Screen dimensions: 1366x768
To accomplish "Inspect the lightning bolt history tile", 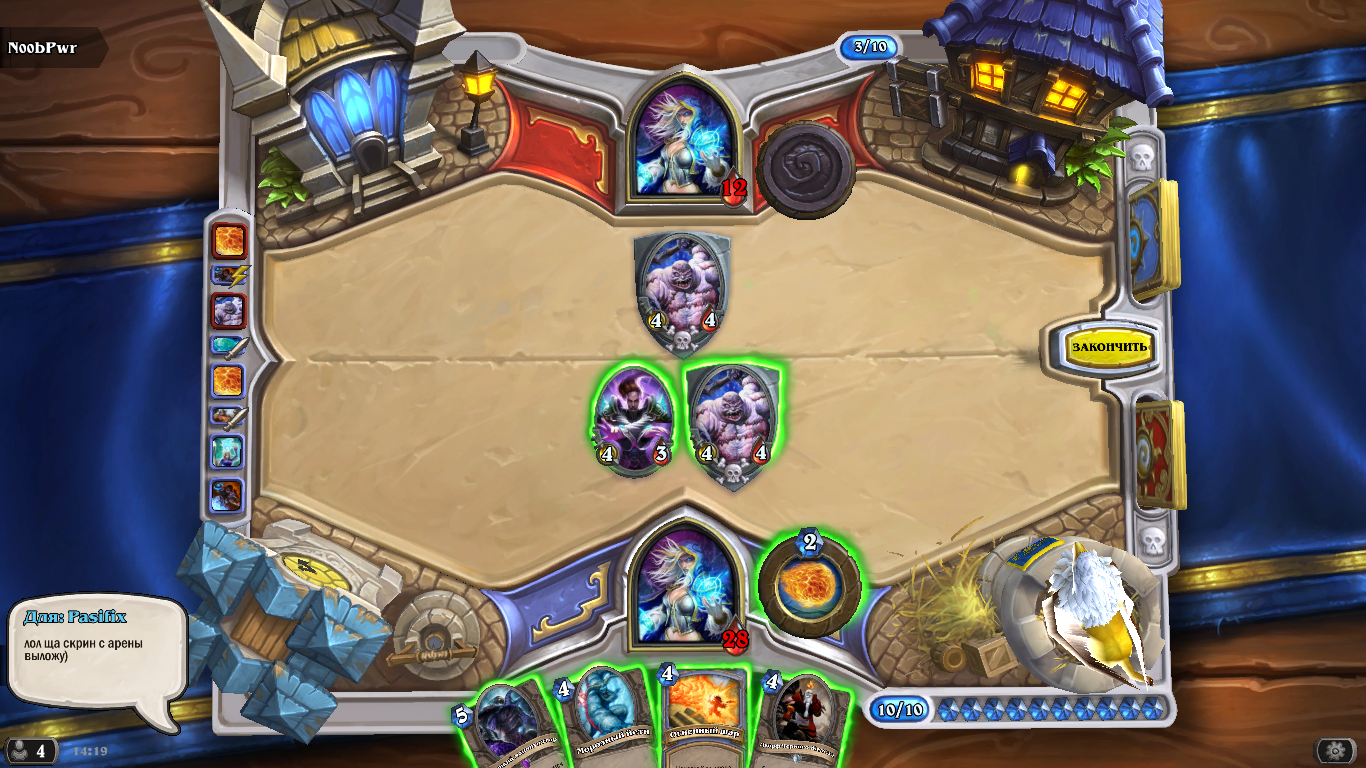I will (227, 276).
